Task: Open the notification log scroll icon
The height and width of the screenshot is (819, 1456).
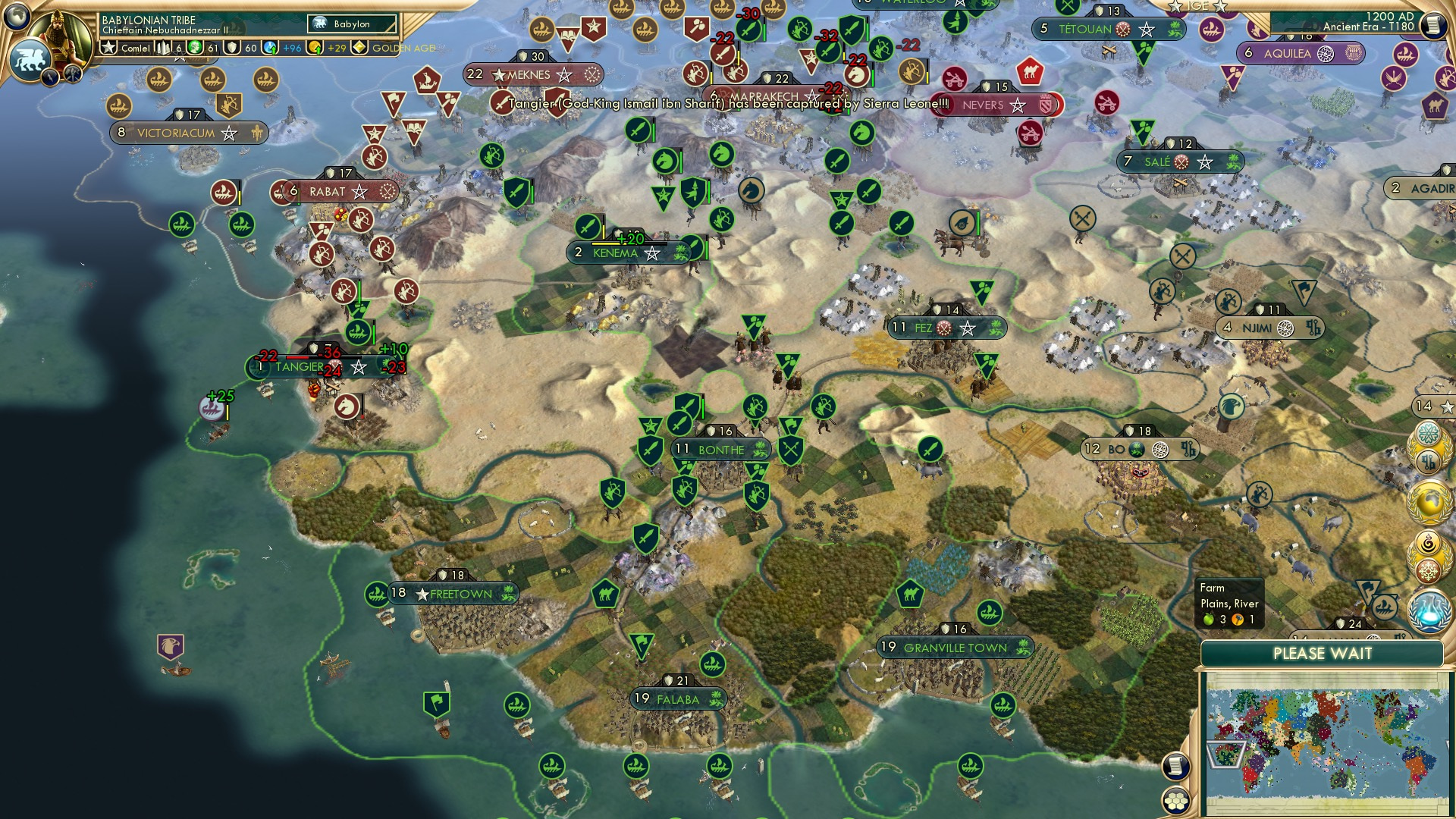Action: [x=1176, y=767]
